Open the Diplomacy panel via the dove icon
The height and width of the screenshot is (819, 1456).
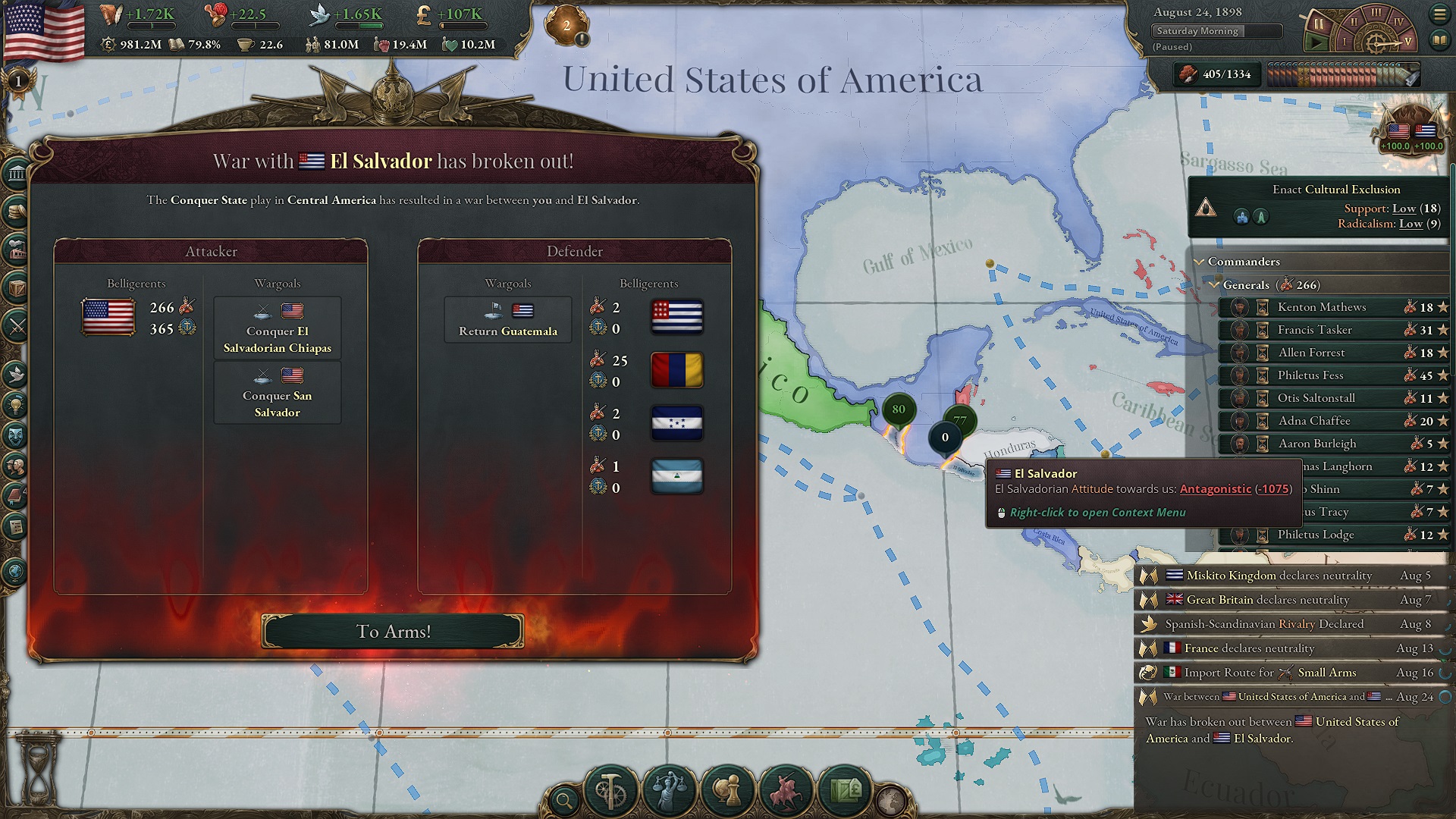tap(14, 374)
